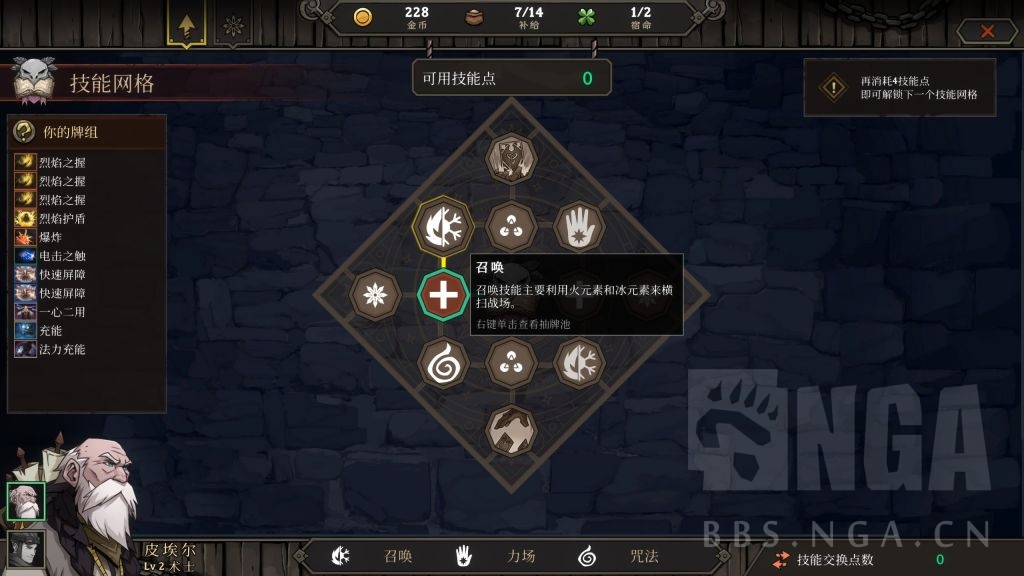Screen dimensions: 1024x576
Task: Select the bearded mage 皮埃尔 portrait
Action: (x=25, y=502)
